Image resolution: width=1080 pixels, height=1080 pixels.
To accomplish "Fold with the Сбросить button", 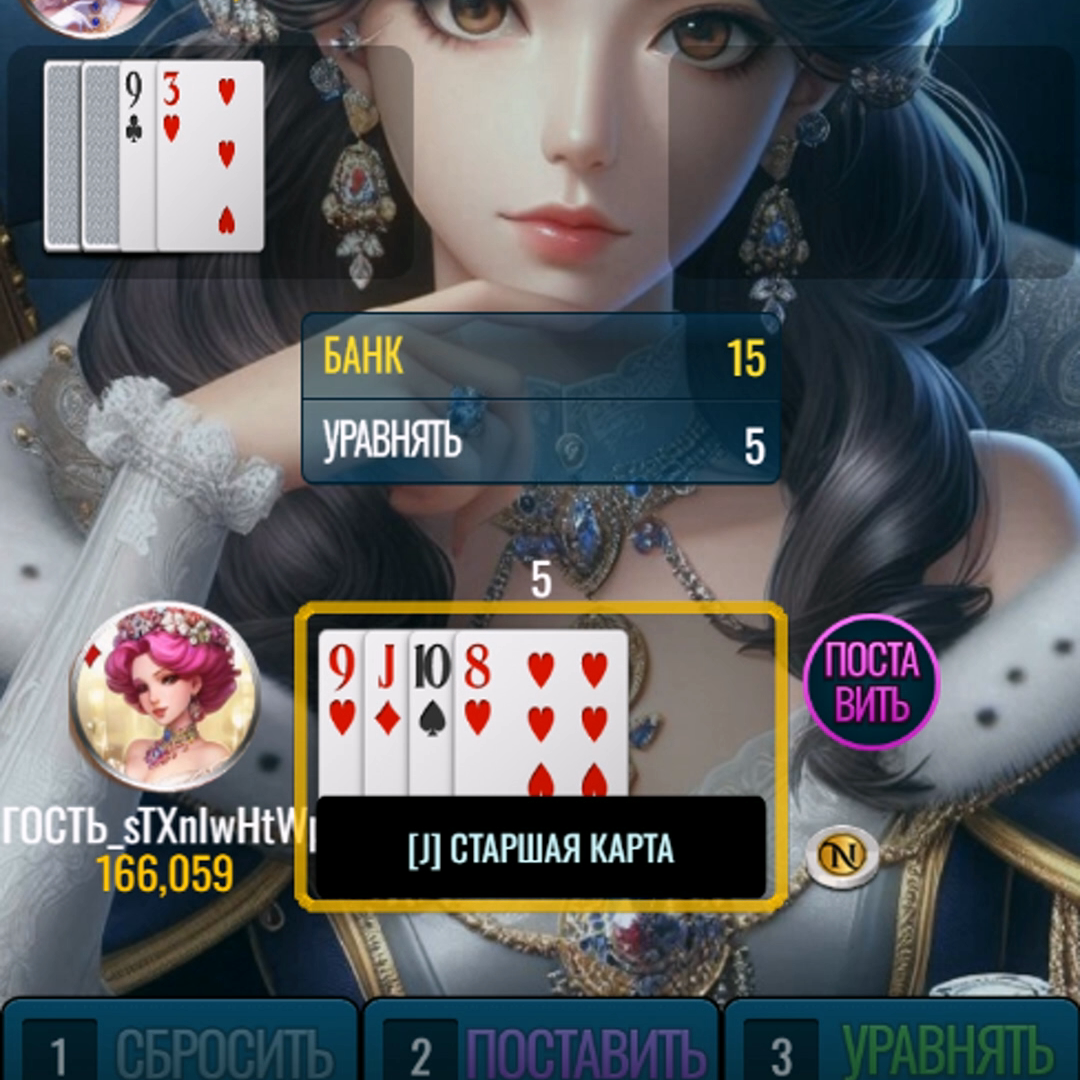I will click(180, 1045).
